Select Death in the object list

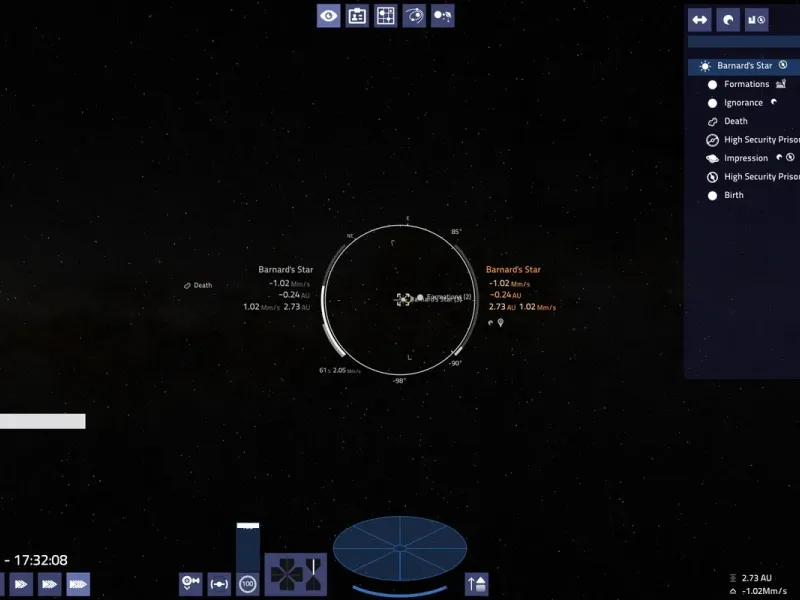(735, 121)
